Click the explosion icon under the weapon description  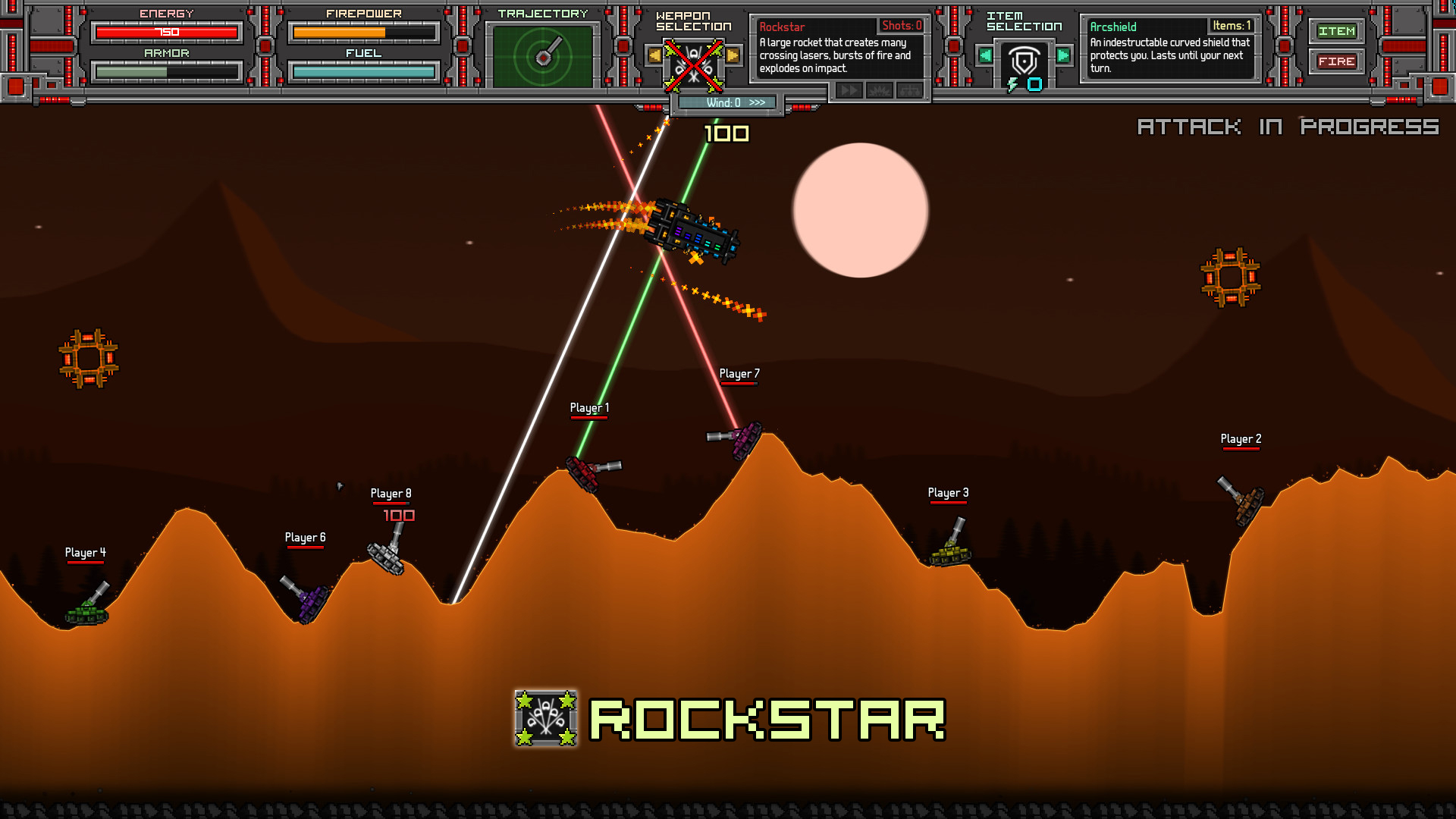pyautogui.click(x=879, y=91)
